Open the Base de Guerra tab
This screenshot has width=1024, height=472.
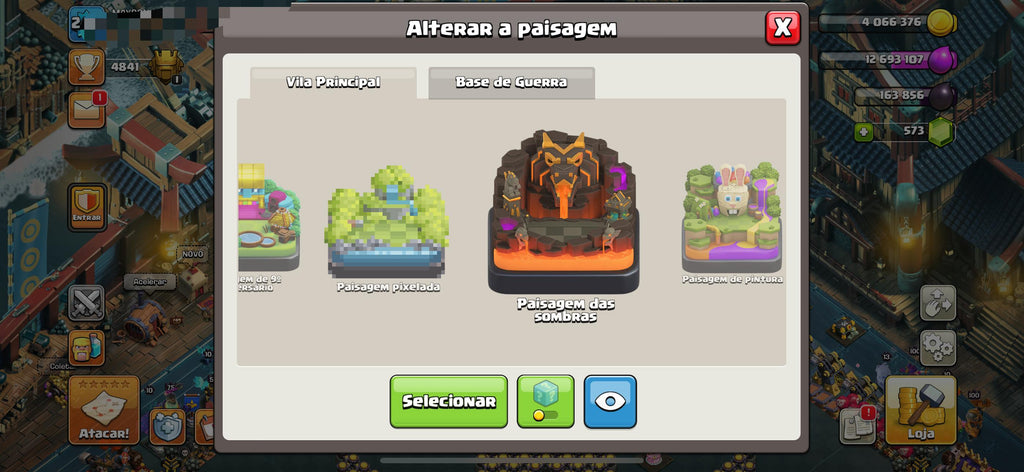coord(511,83)
